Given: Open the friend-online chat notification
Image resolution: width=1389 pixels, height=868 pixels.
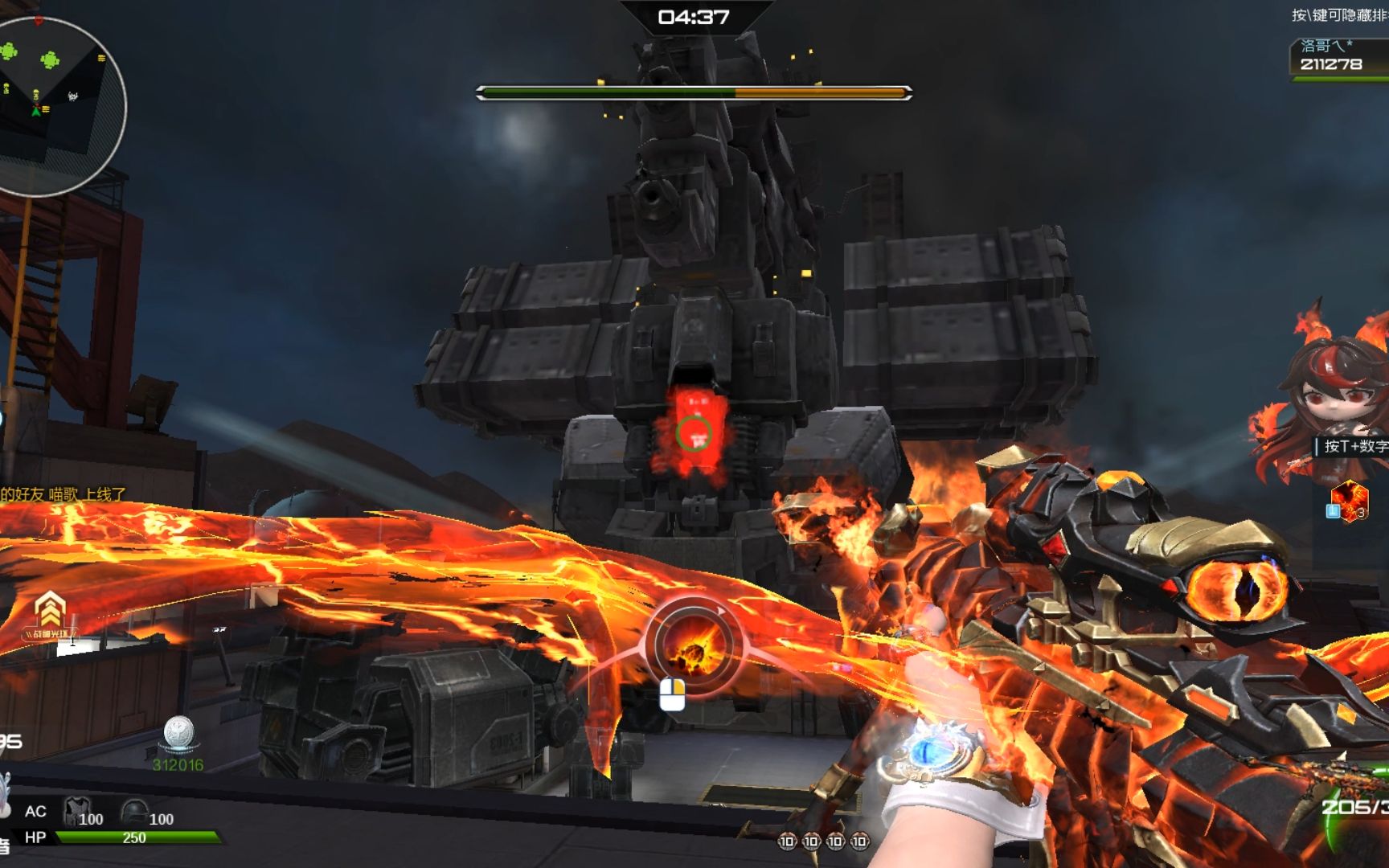Looking at the screenshot, I should 64,494.
